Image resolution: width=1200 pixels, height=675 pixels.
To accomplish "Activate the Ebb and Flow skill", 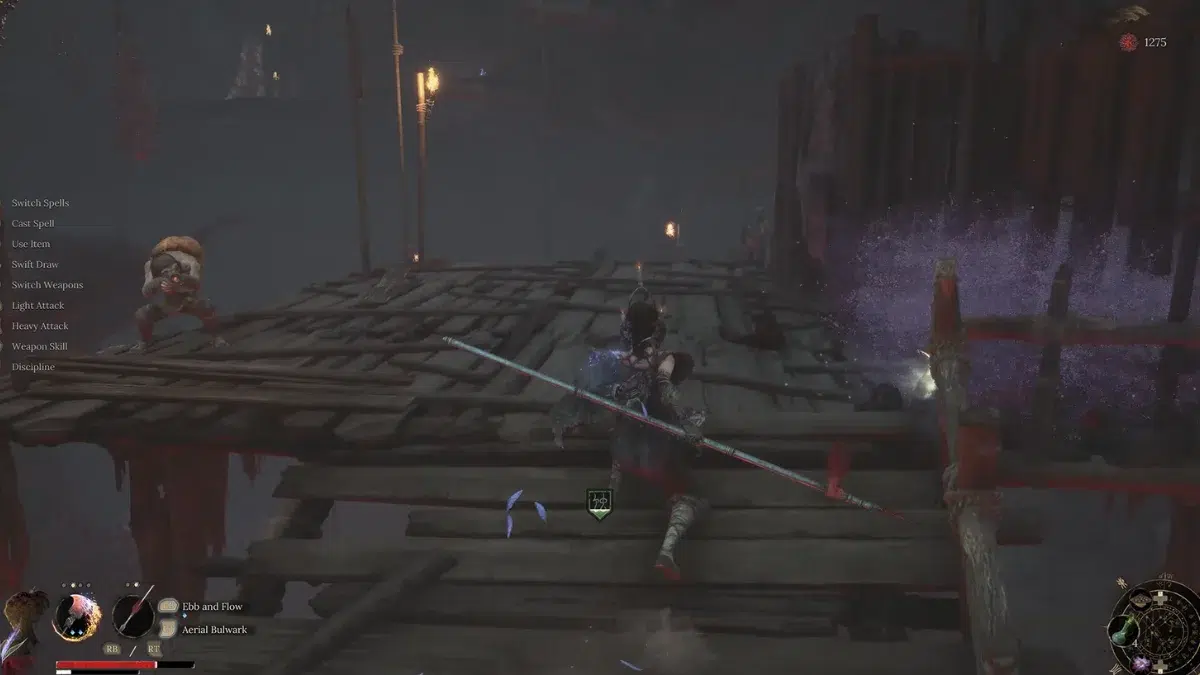I will [212, 607].
